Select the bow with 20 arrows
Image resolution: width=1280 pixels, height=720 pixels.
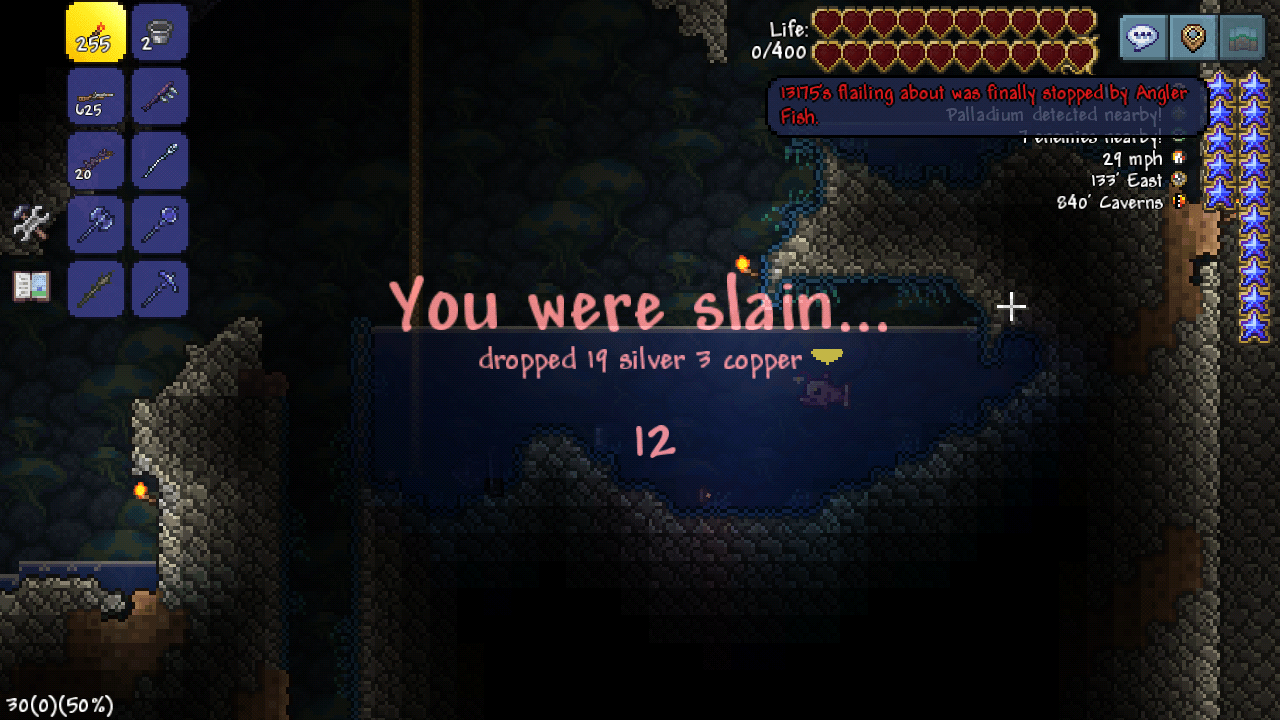point(95,160)
